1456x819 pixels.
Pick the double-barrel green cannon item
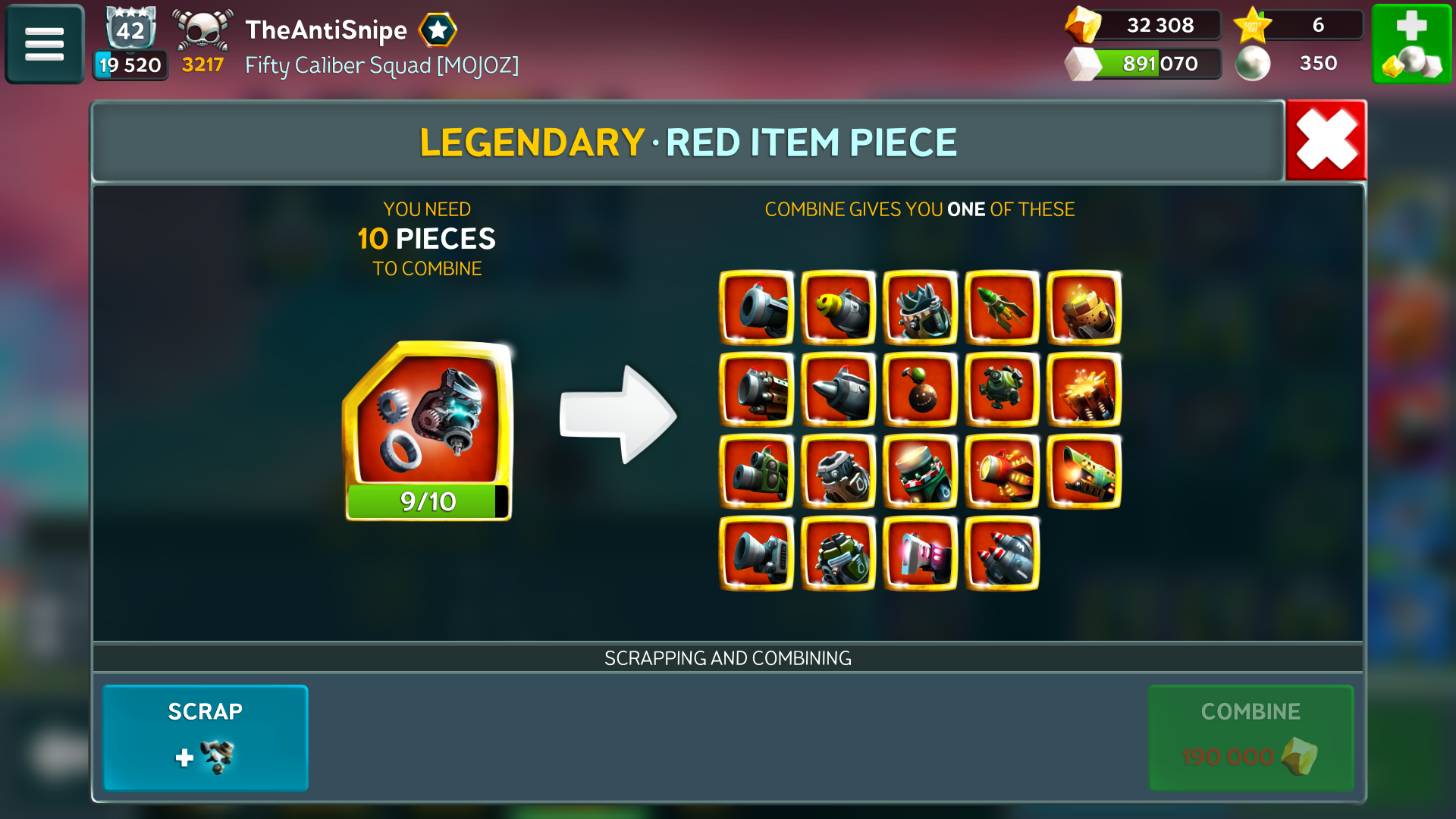click(x=756, y=472)
